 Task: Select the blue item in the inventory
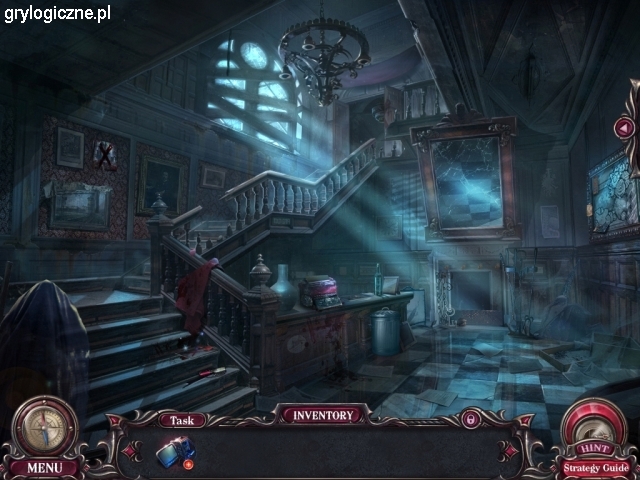[x=174, y=452]
